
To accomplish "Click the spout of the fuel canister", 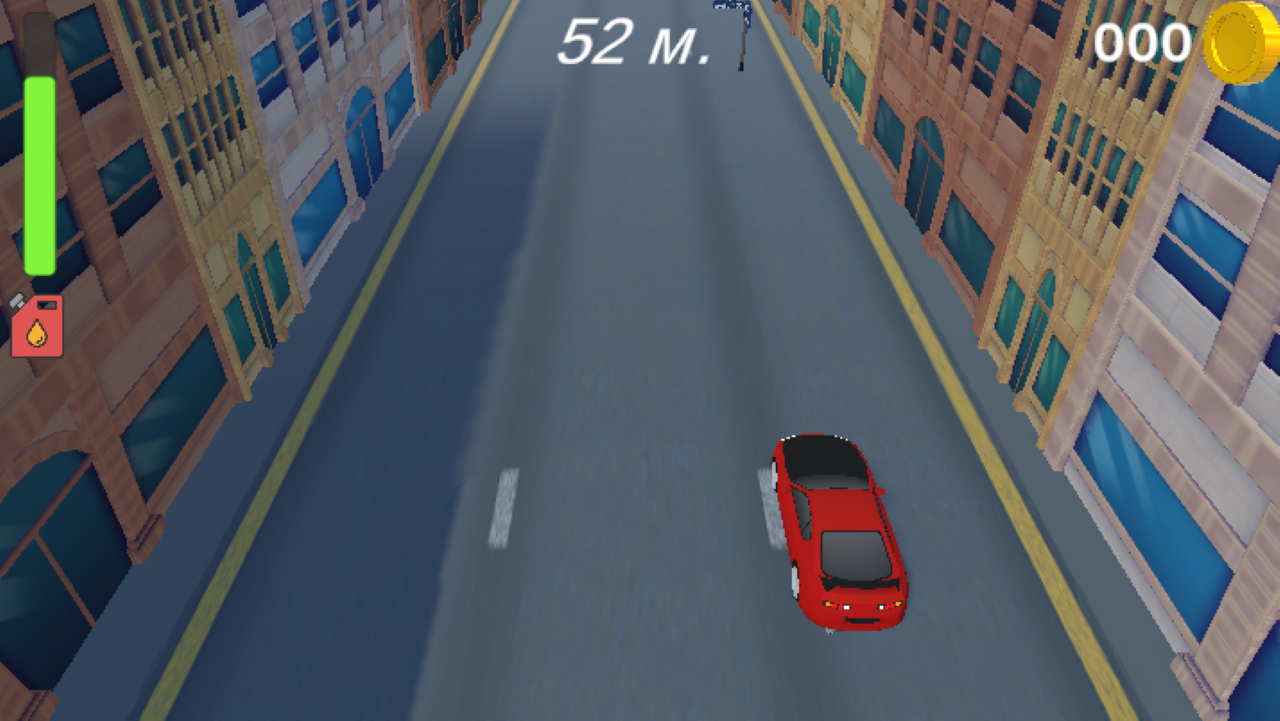I will click(x=19, y=299).
